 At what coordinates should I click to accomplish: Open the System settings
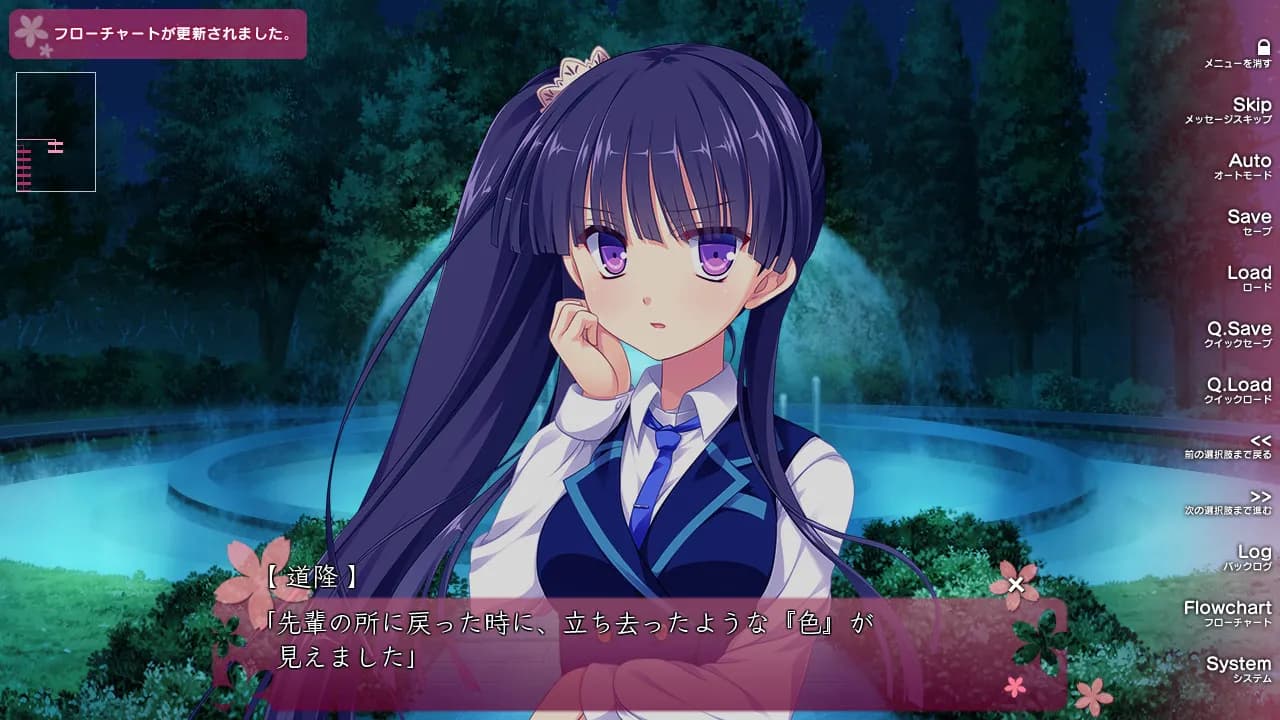coord(1237,667)
